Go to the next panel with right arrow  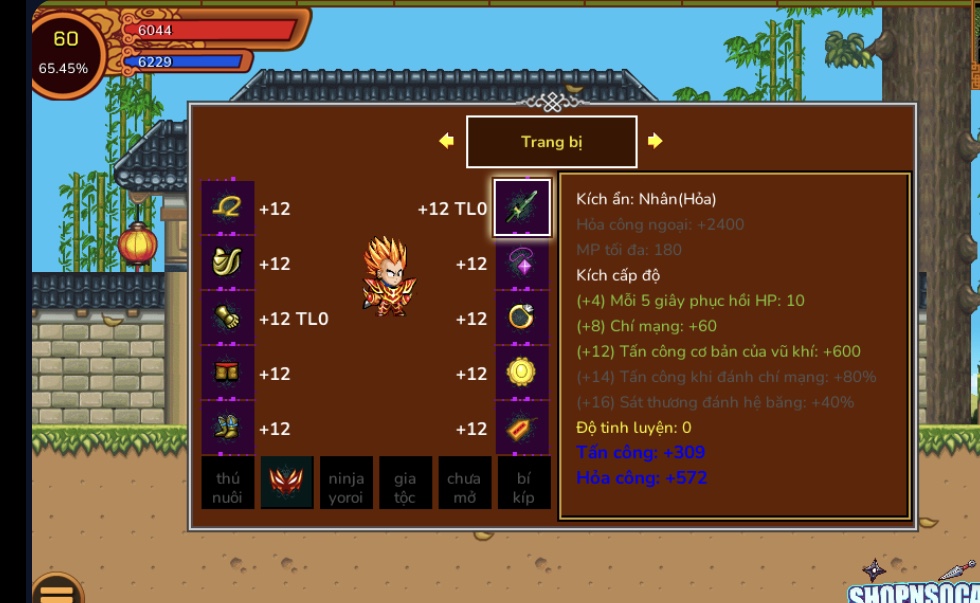tap(655, 141)
